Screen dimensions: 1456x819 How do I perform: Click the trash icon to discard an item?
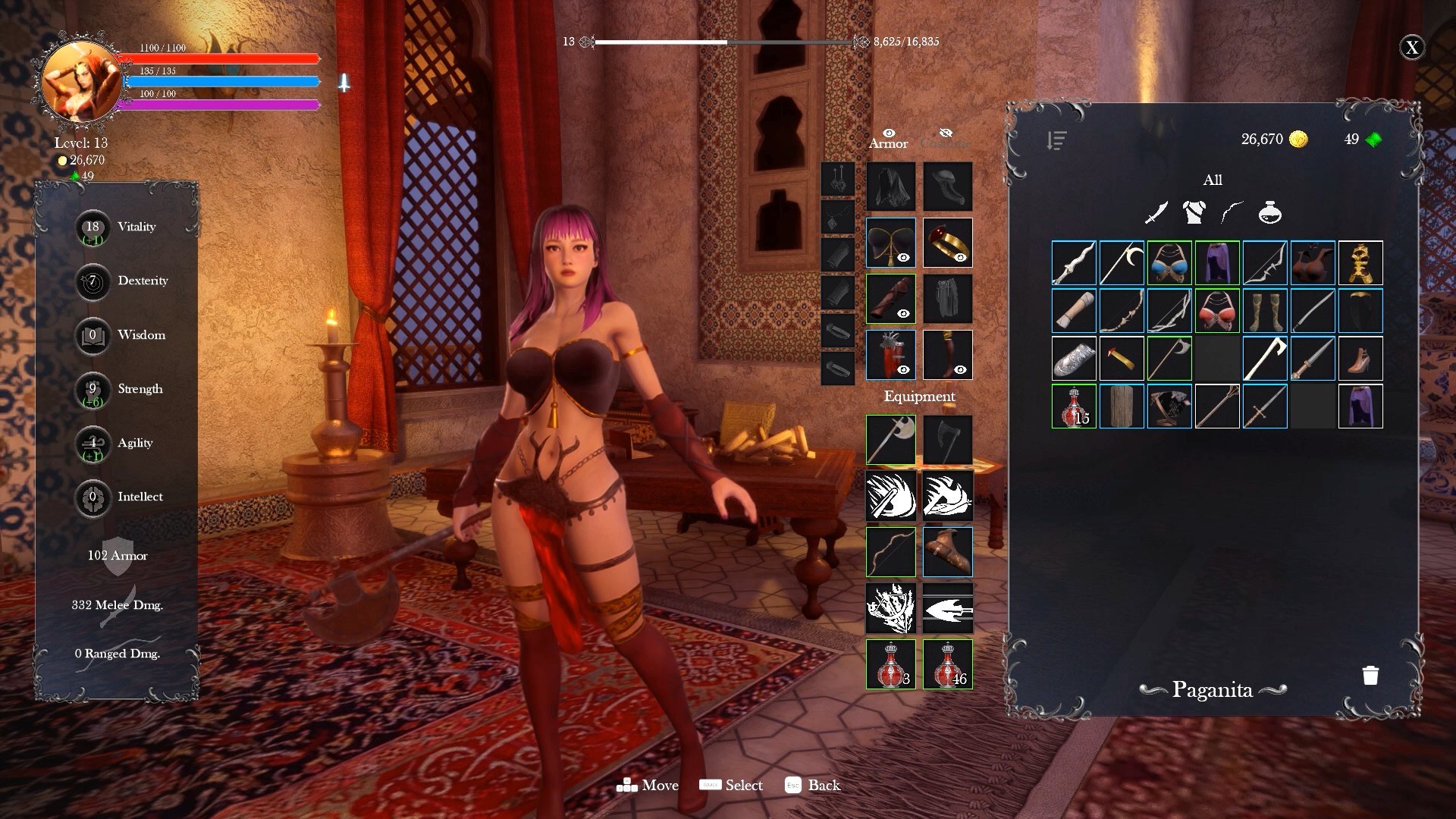pos(1370,675)
